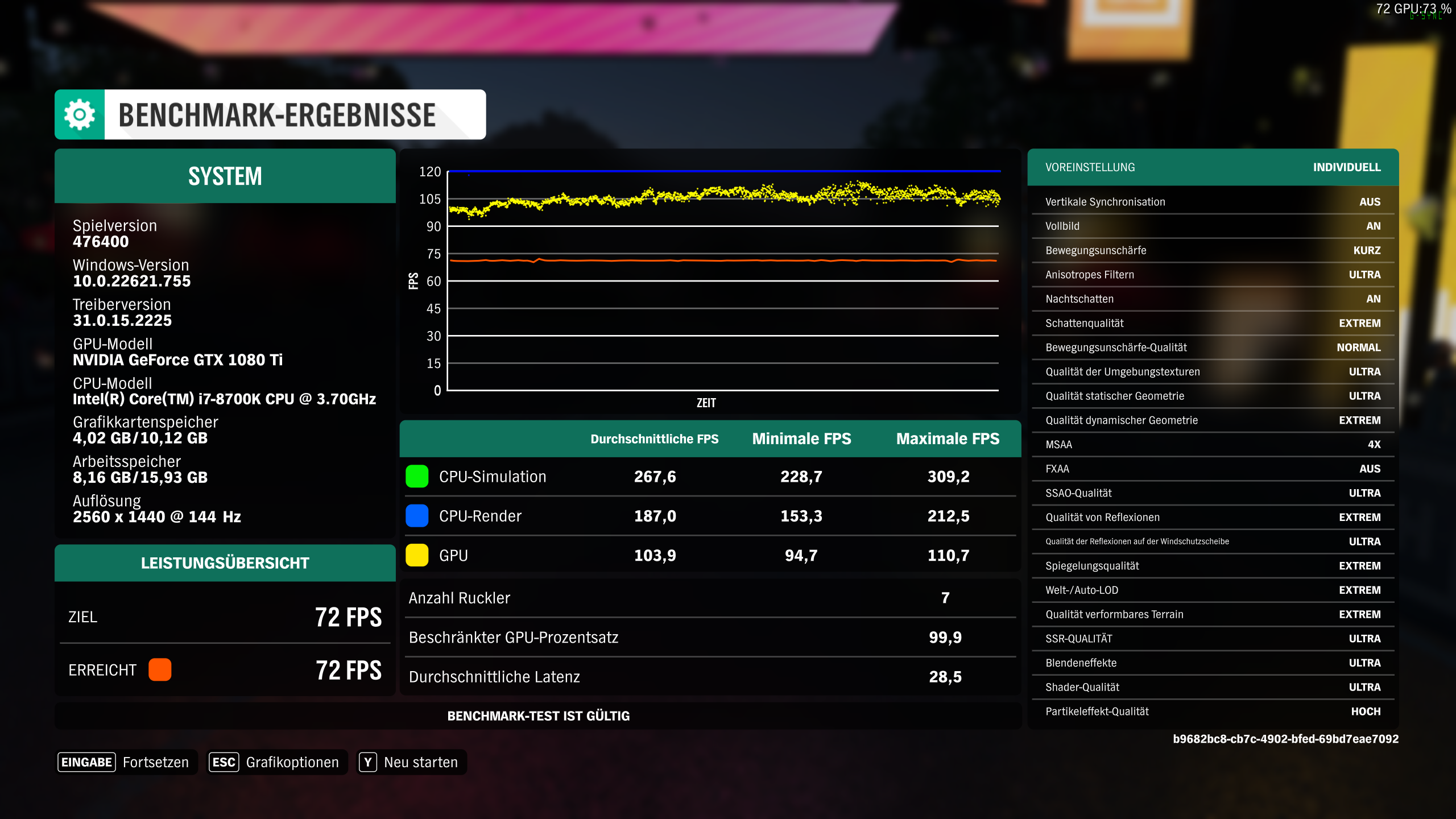Select the Y key icon to restart
This screenshot has height=819, width=1456.
(369, 762)
